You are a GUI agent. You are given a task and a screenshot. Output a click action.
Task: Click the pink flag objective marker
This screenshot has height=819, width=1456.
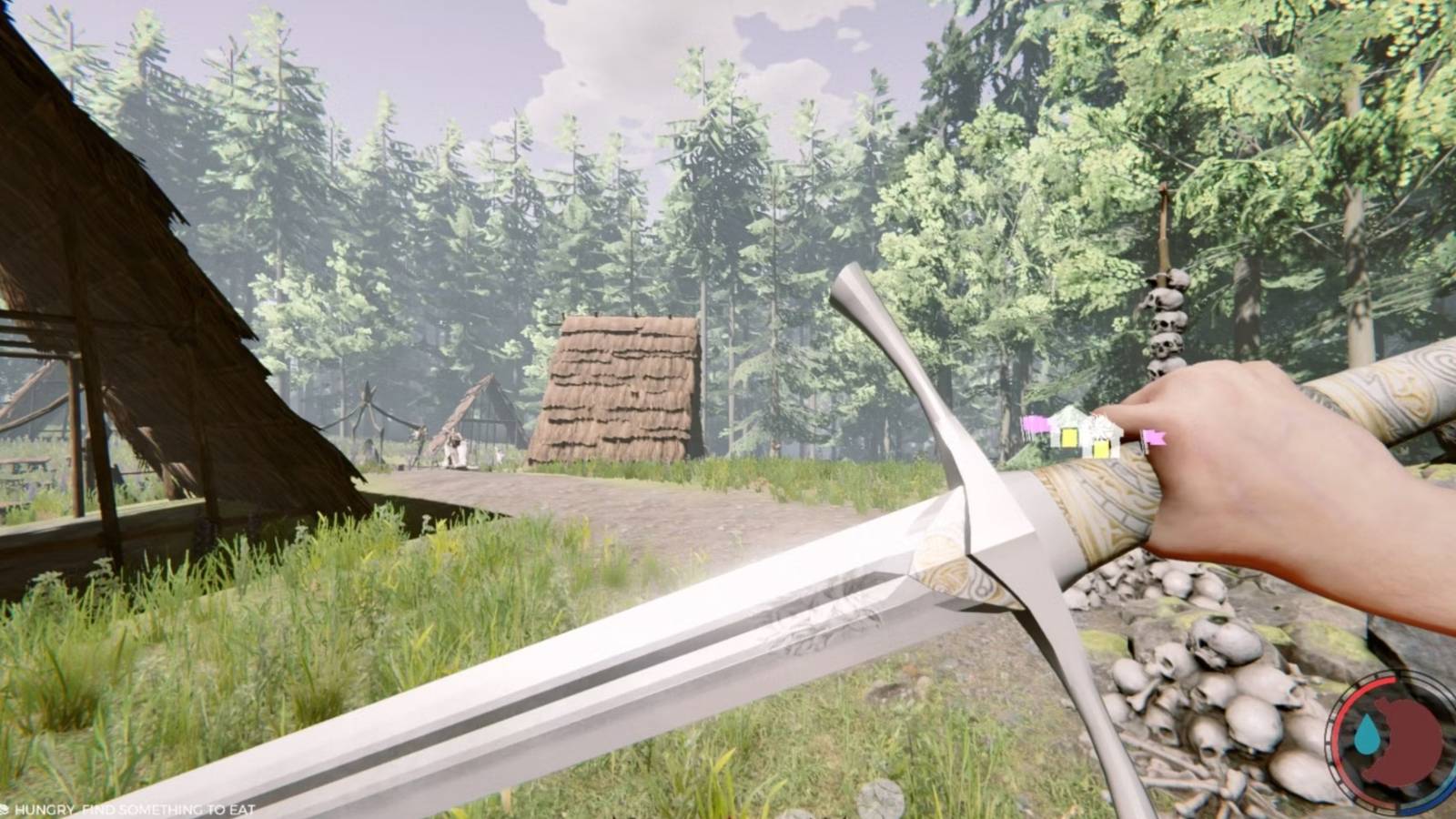point(1155,439)
